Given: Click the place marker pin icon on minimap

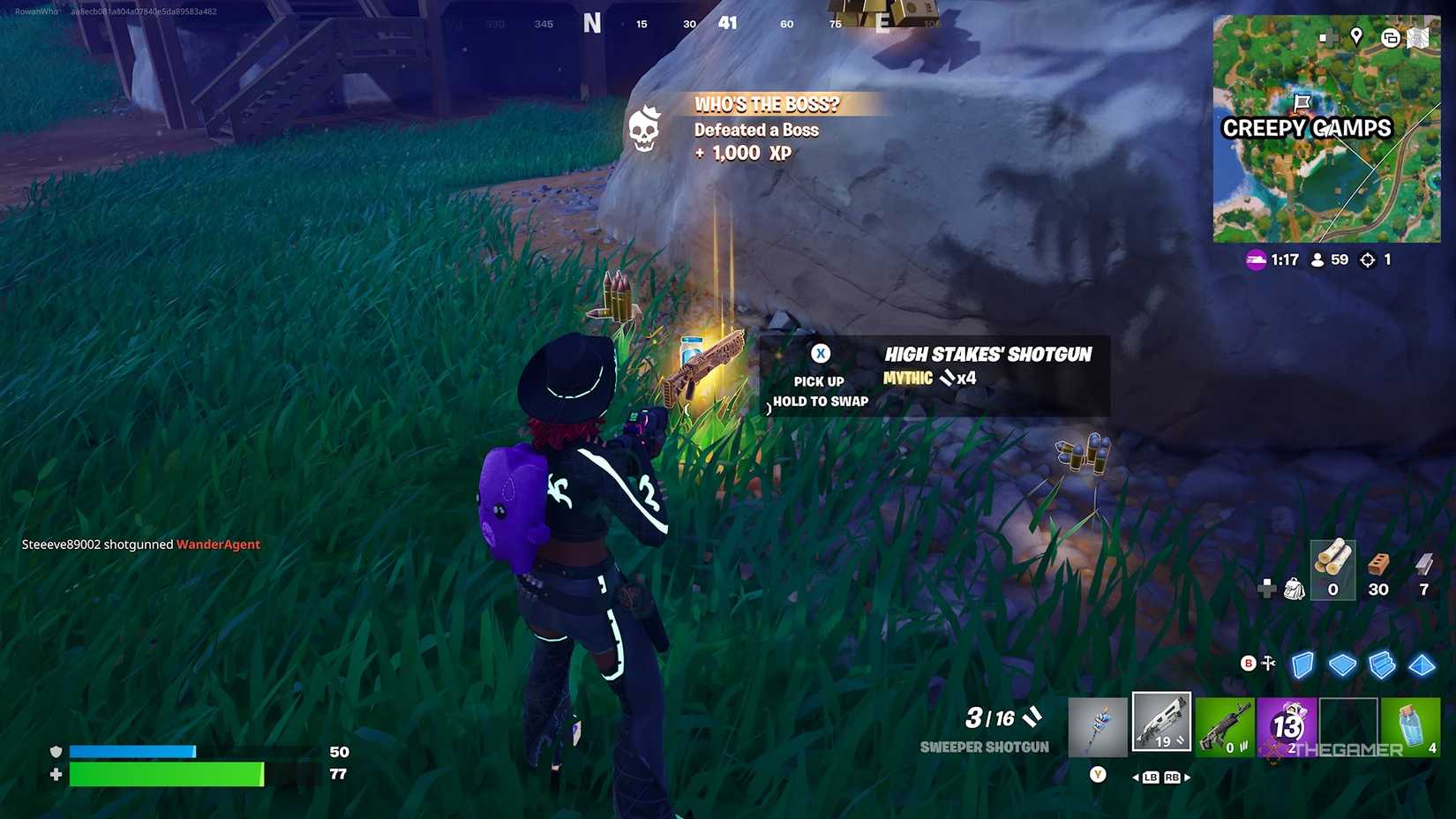Looking at the screenshot, I should click(x=1357, y=37).
